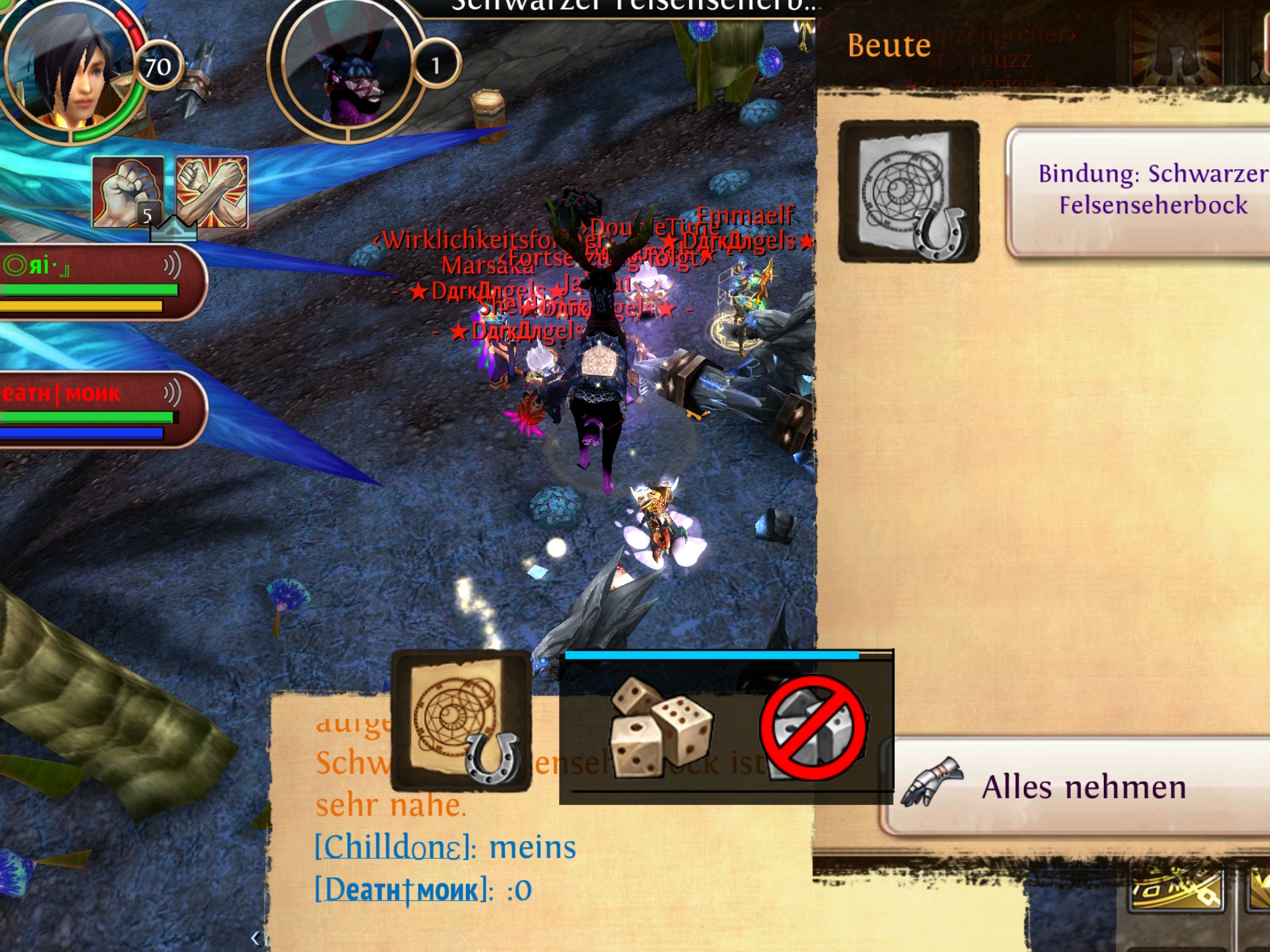Viewport: 1270px width, 952px height.
Task: Show the crossed arms buff icon
Action: pos(211,191)
